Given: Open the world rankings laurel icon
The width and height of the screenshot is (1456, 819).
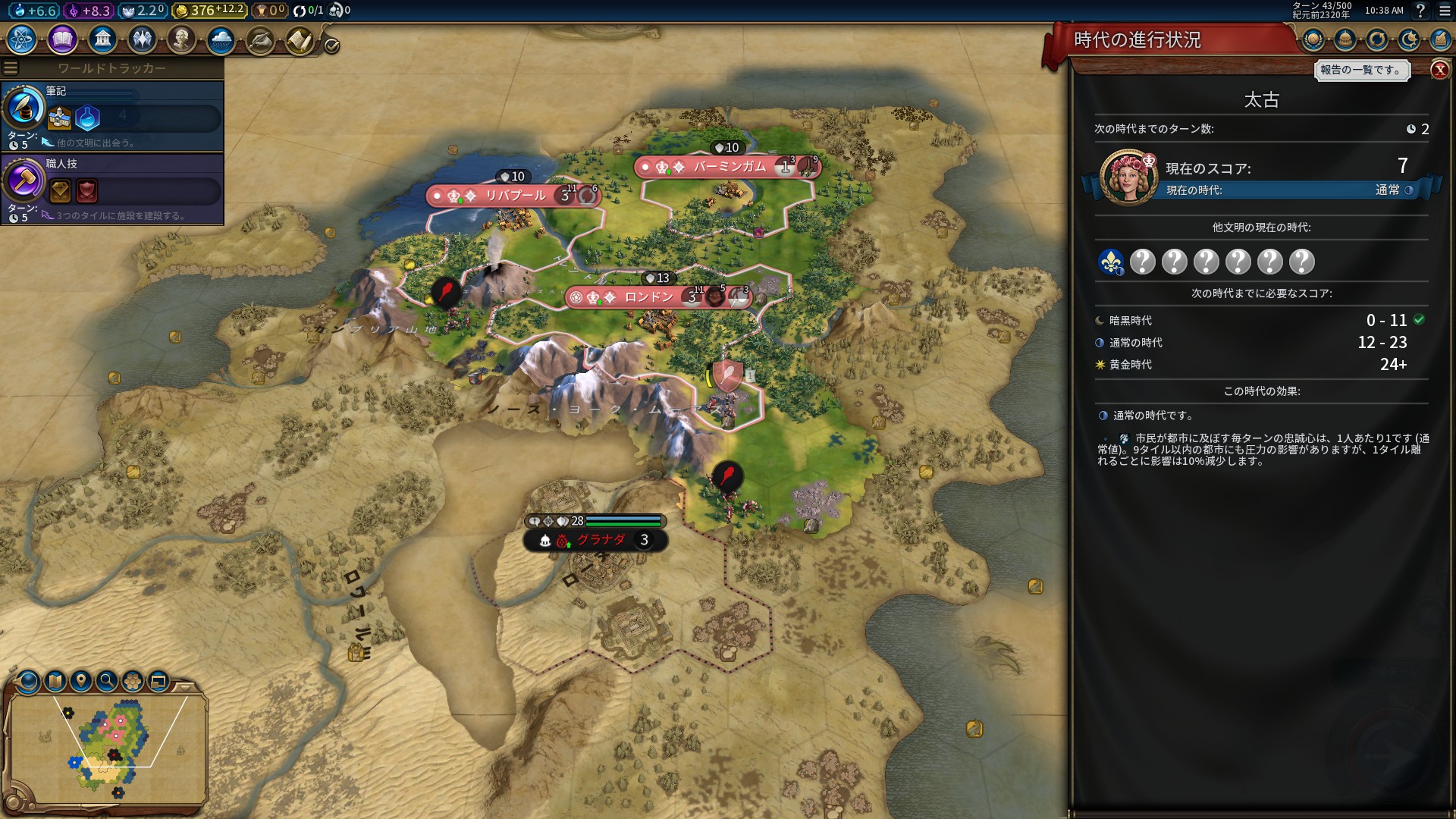Looking at the screenshot, I should click(x=1313, y=39).
